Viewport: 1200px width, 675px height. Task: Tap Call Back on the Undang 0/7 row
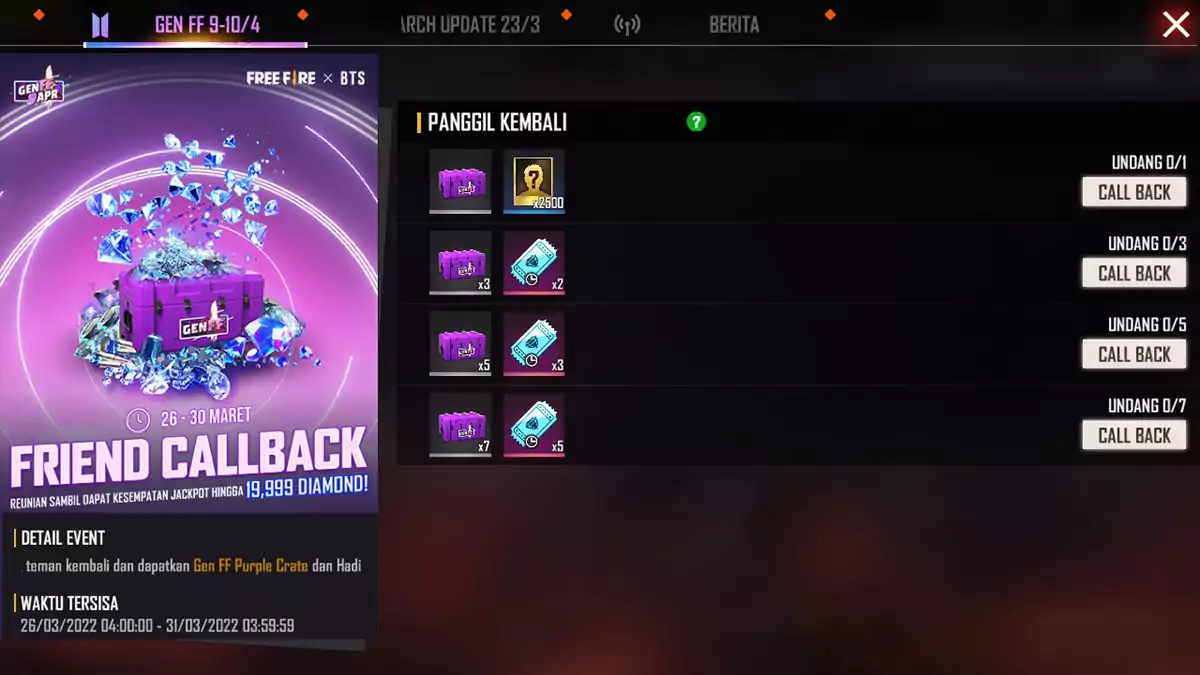[1134, 435]
